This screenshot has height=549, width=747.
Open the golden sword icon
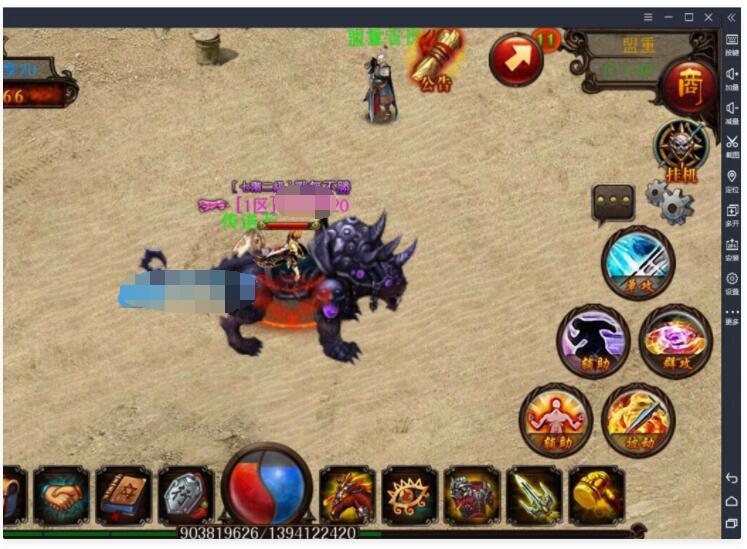tap(533, 495)
